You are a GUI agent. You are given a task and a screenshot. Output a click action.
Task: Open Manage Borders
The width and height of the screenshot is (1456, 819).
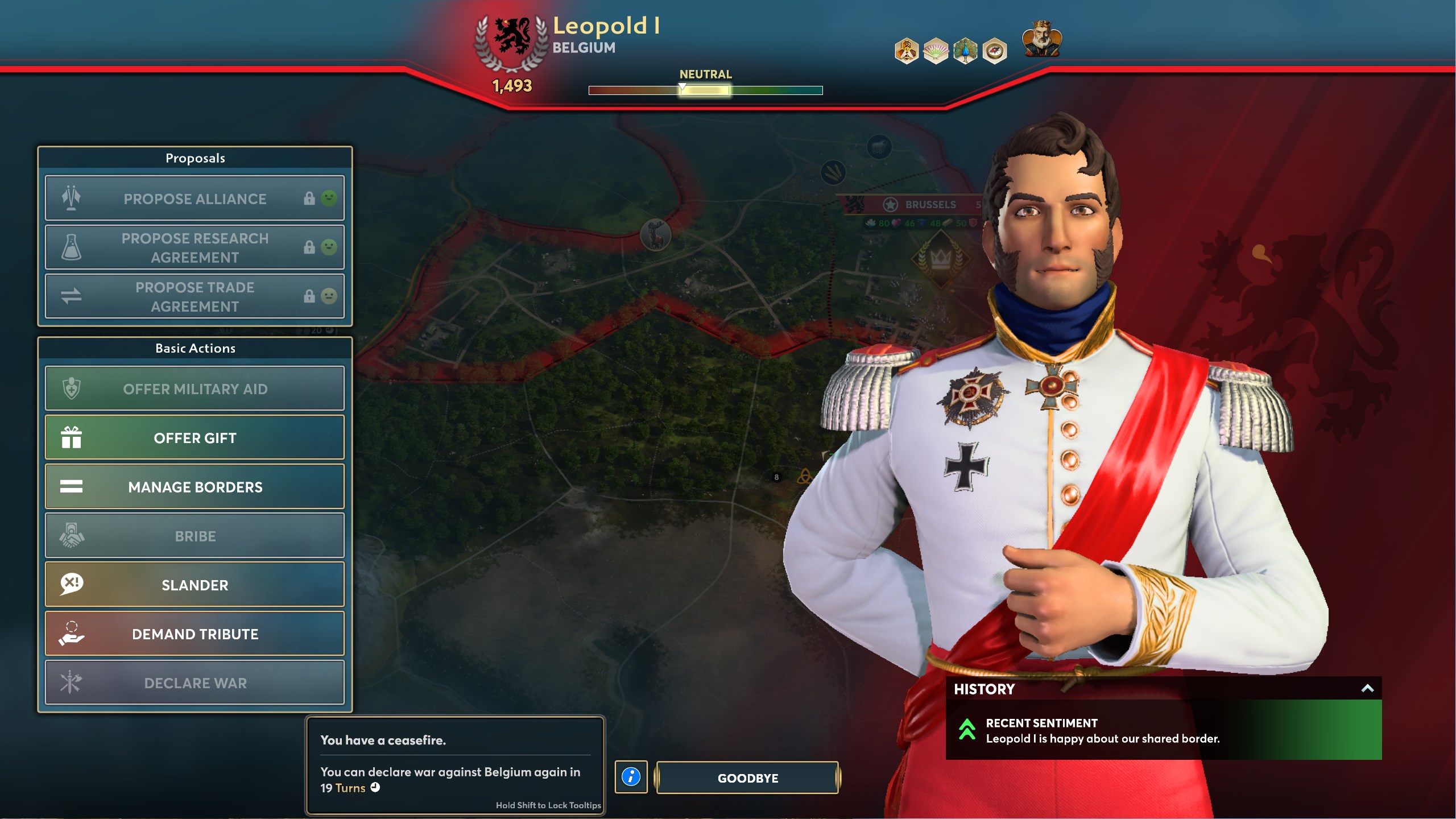195,487
